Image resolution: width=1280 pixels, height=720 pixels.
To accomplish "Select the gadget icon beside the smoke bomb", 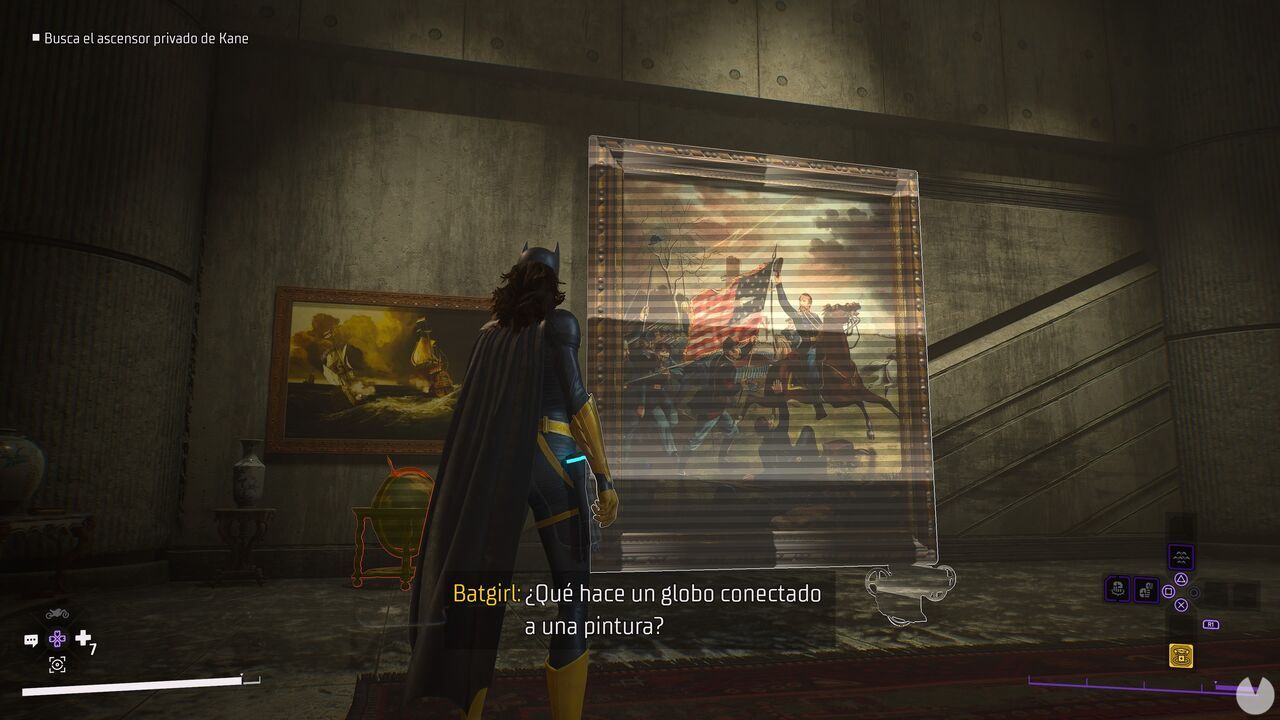I will [1146, 588].
